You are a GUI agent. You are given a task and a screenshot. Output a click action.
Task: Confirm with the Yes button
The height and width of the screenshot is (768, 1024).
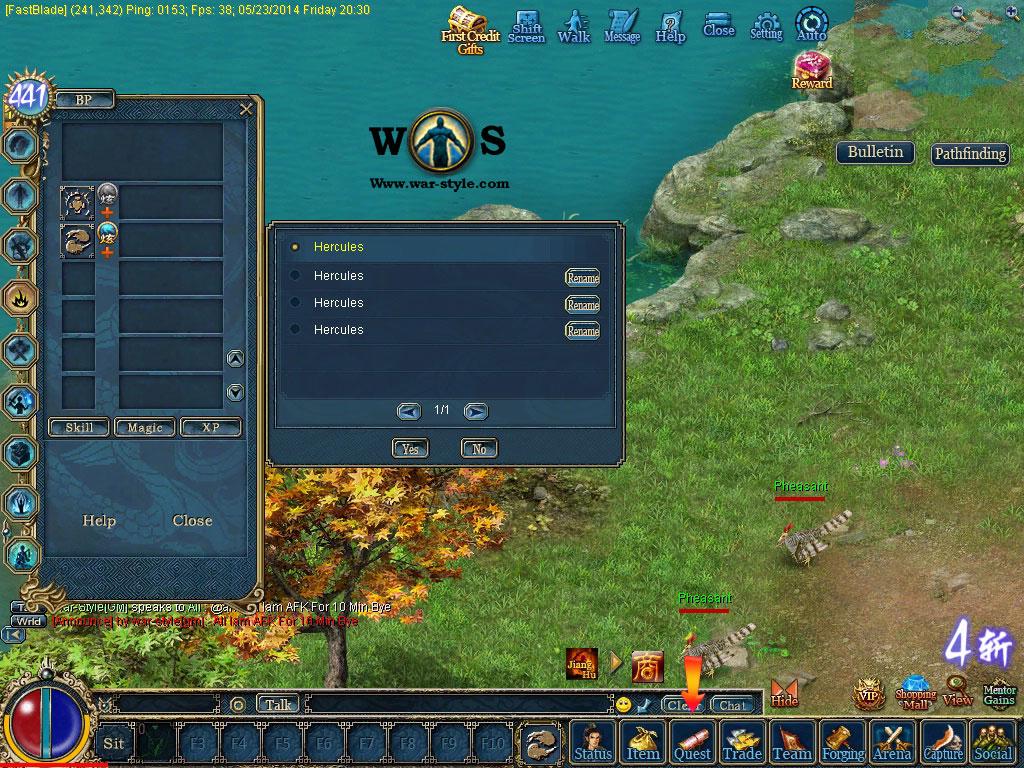point(410,449)
